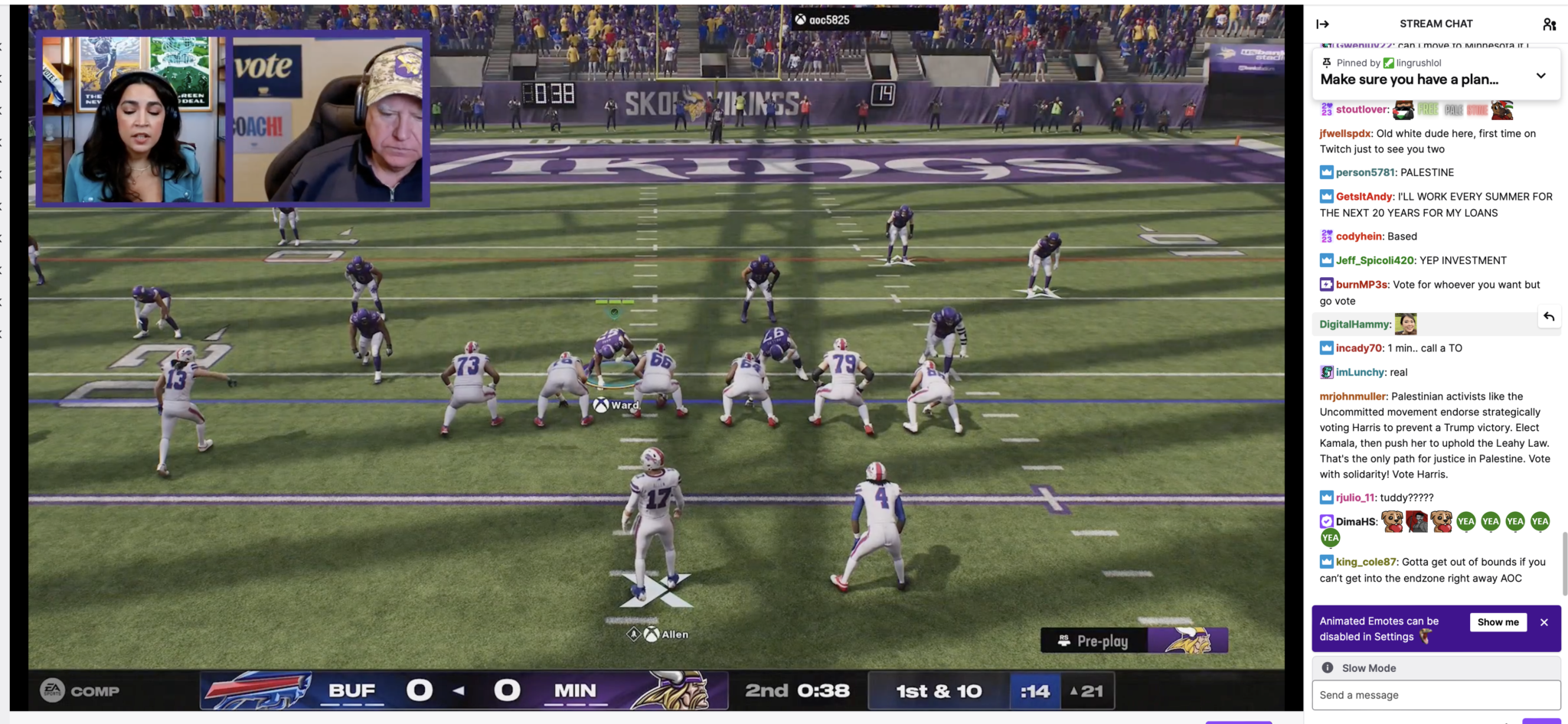Click stoutlover's subscriber badge

click(x=1327, y=109)
